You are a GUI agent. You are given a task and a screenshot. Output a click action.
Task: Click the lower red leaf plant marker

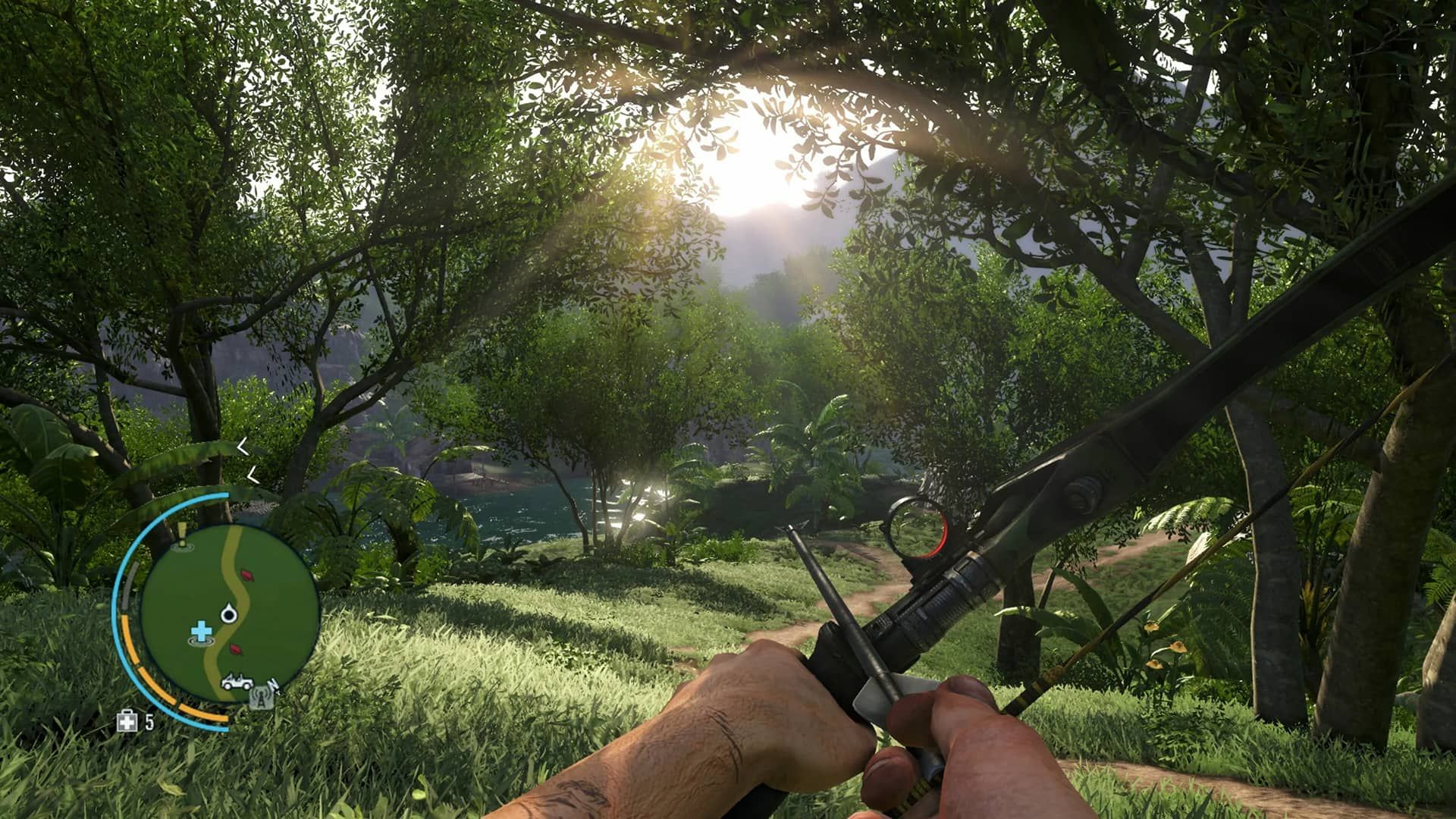[x=236, y=650]
